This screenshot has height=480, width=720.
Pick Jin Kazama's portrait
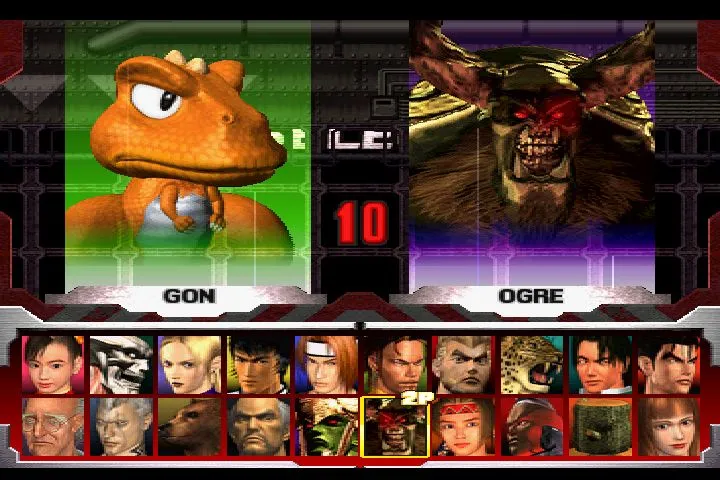[x=668, y=364]
